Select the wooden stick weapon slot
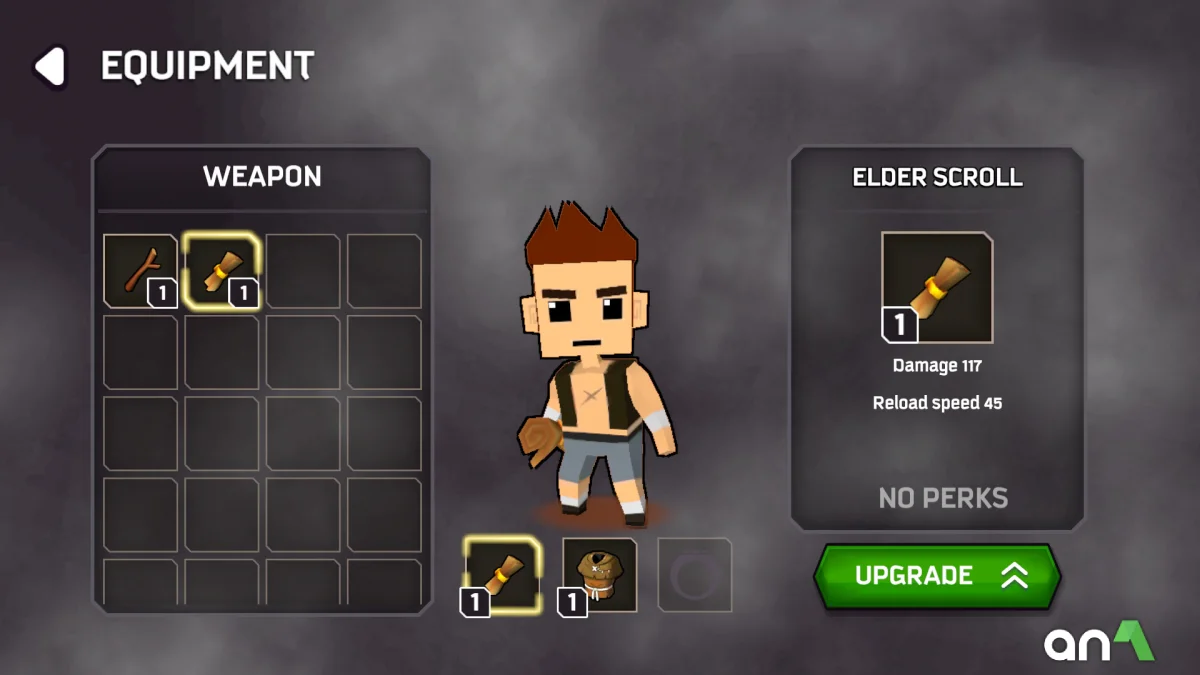This screenshot has width=1200, height=675. [141, 271]
